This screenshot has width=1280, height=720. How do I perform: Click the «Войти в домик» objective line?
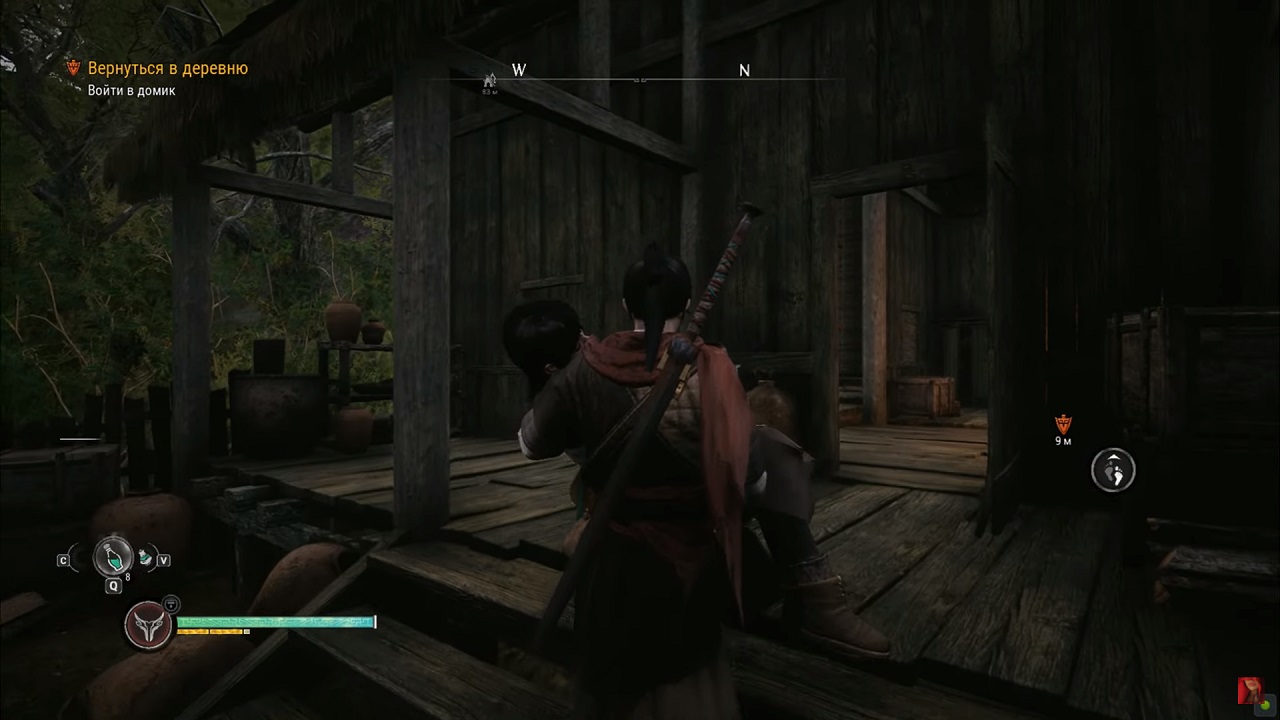coord(131,91)
